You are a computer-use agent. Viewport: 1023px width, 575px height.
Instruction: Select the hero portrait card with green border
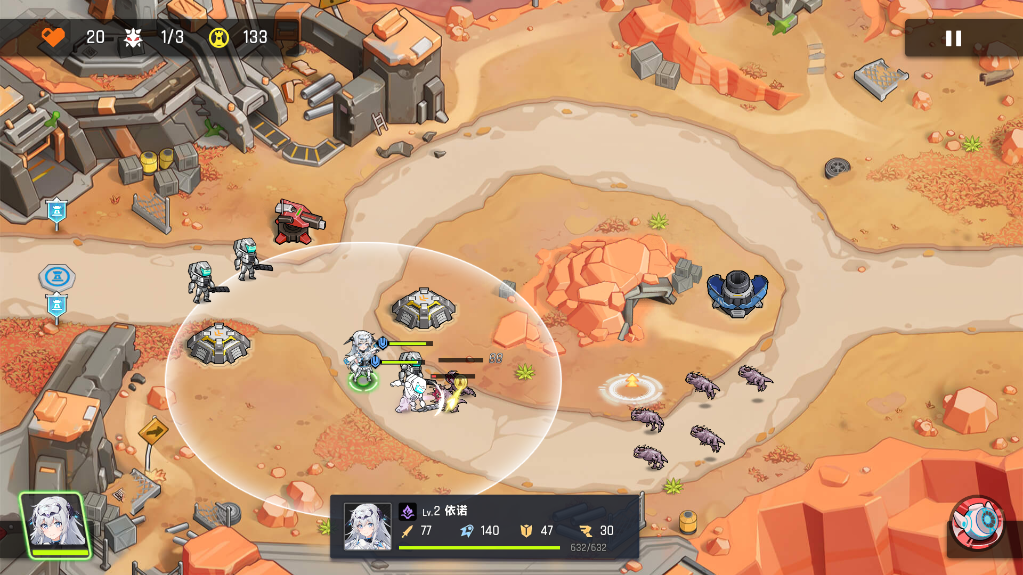[x=54, y=524]
